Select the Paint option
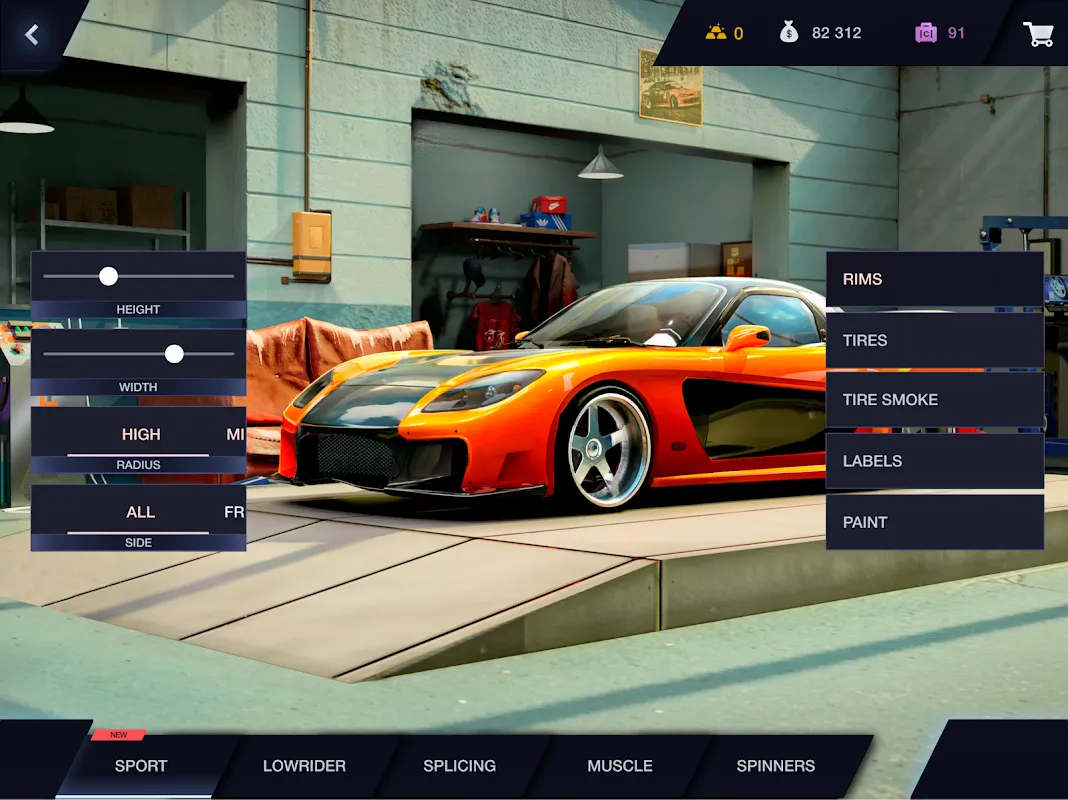This screenshot has height=800, width=1068. tap(934, 522)
